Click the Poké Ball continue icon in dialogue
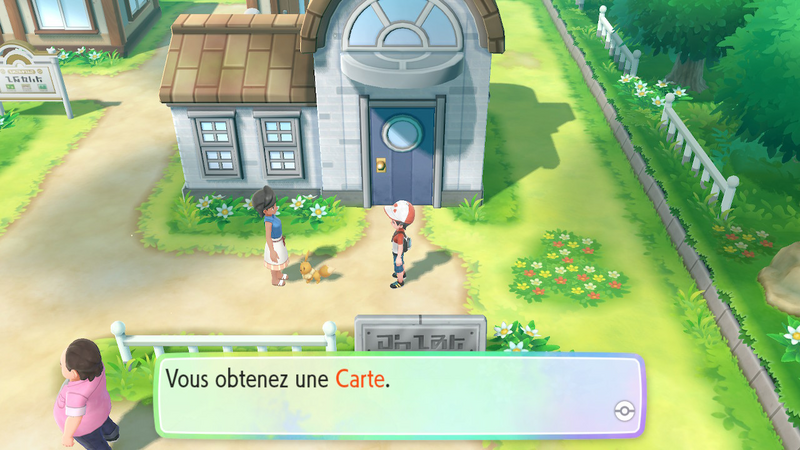The width and height of the screenshot is (800, 450). pyautogui.click(x=624, y=412)
